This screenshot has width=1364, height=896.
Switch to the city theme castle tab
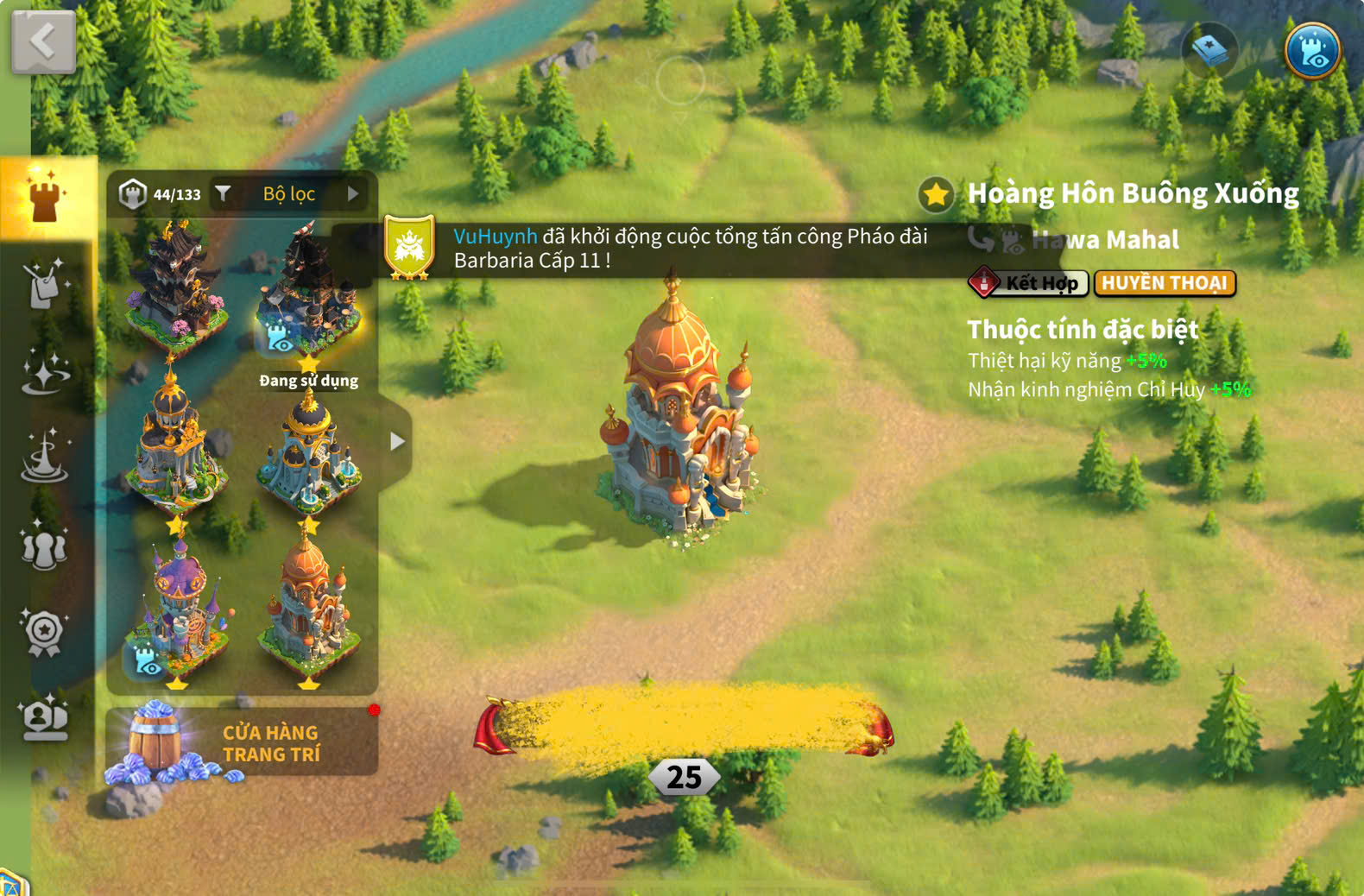[46, 197]
